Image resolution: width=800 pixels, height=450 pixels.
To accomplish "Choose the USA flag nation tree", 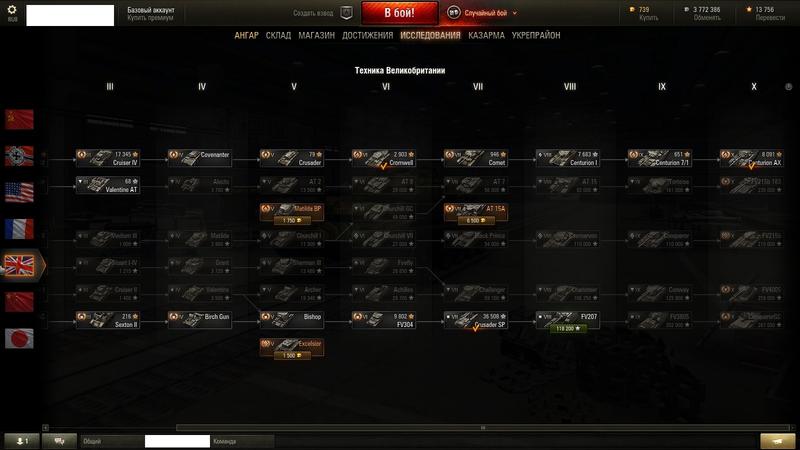I will click(19, 192).
